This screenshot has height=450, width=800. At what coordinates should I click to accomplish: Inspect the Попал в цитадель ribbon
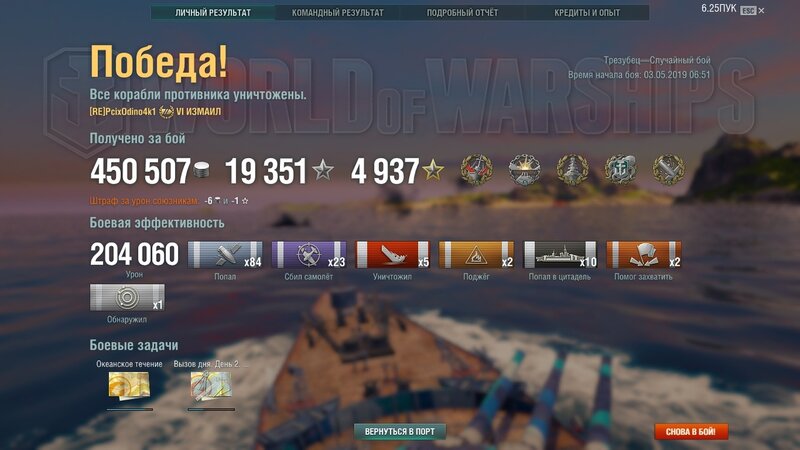(560, 255)
